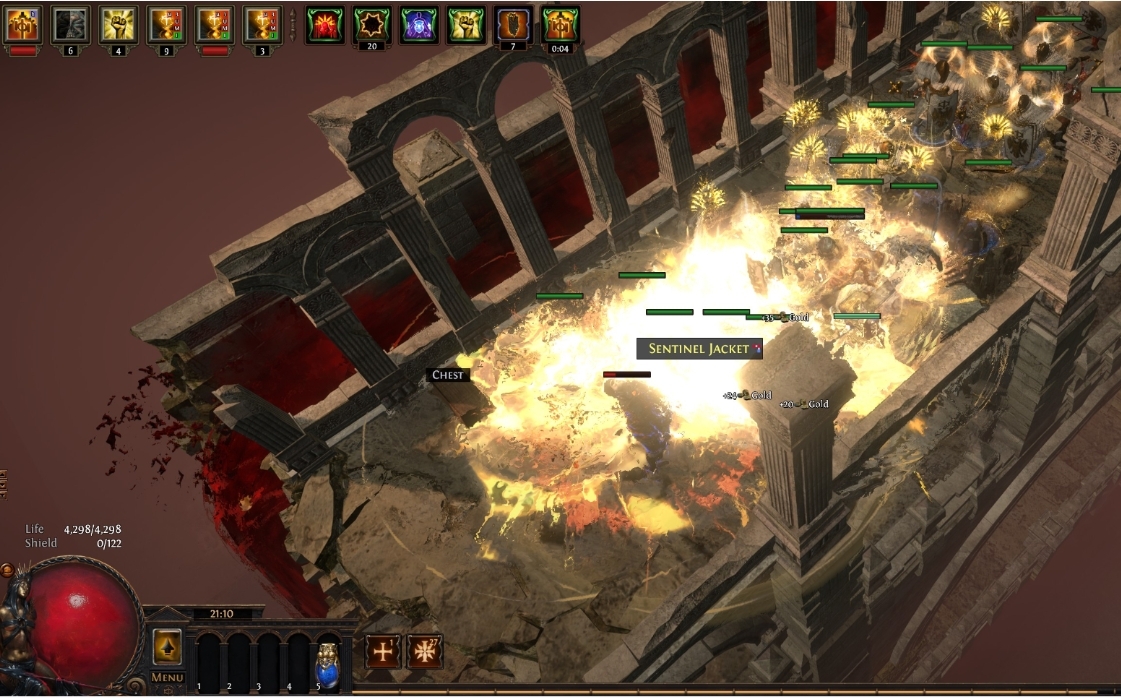1121x698 pixels.
Task: Select the chalice buff showing count 3
Action: (262, 24)
